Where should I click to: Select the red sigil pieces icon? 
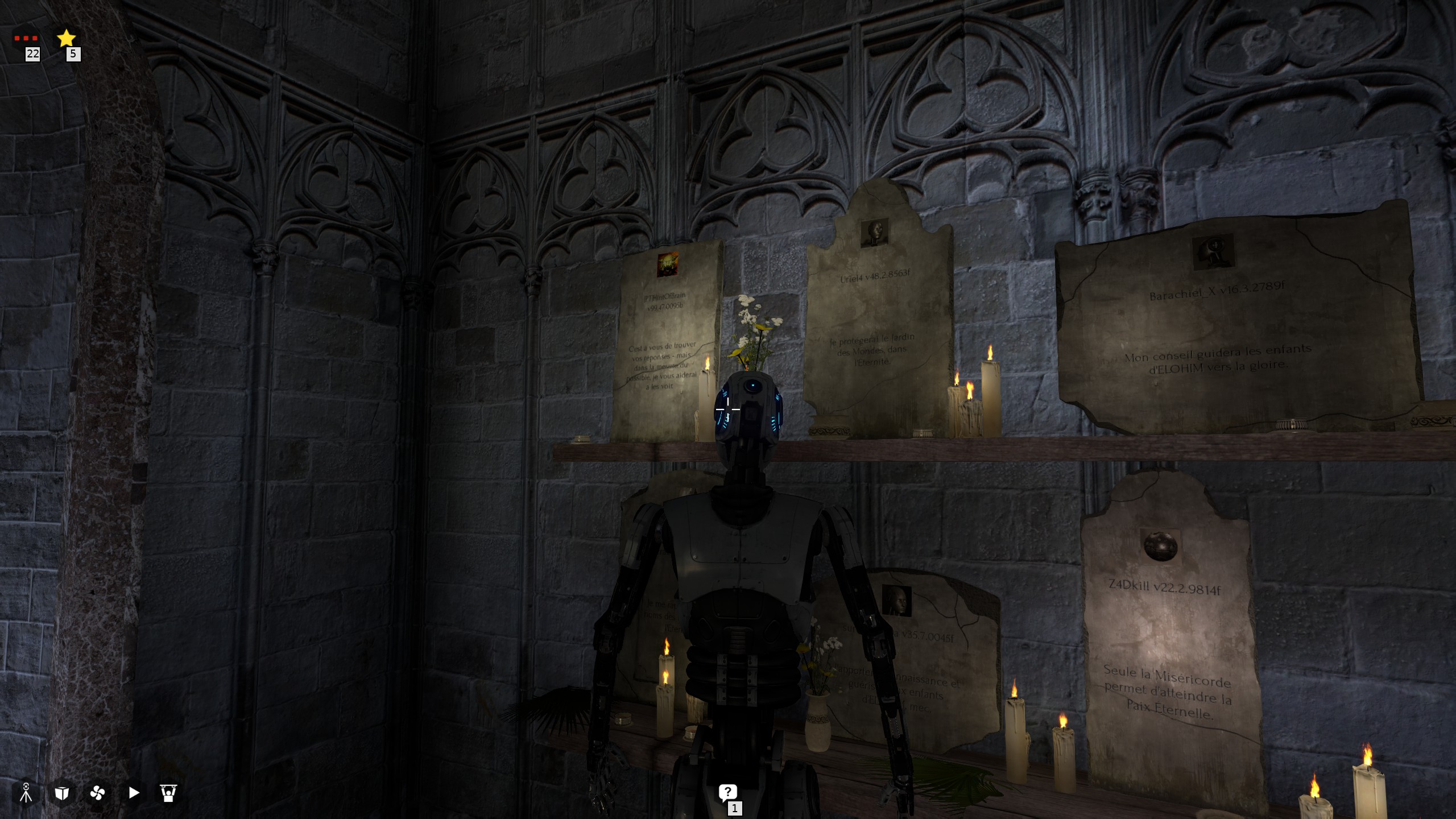tap(26, 38)
